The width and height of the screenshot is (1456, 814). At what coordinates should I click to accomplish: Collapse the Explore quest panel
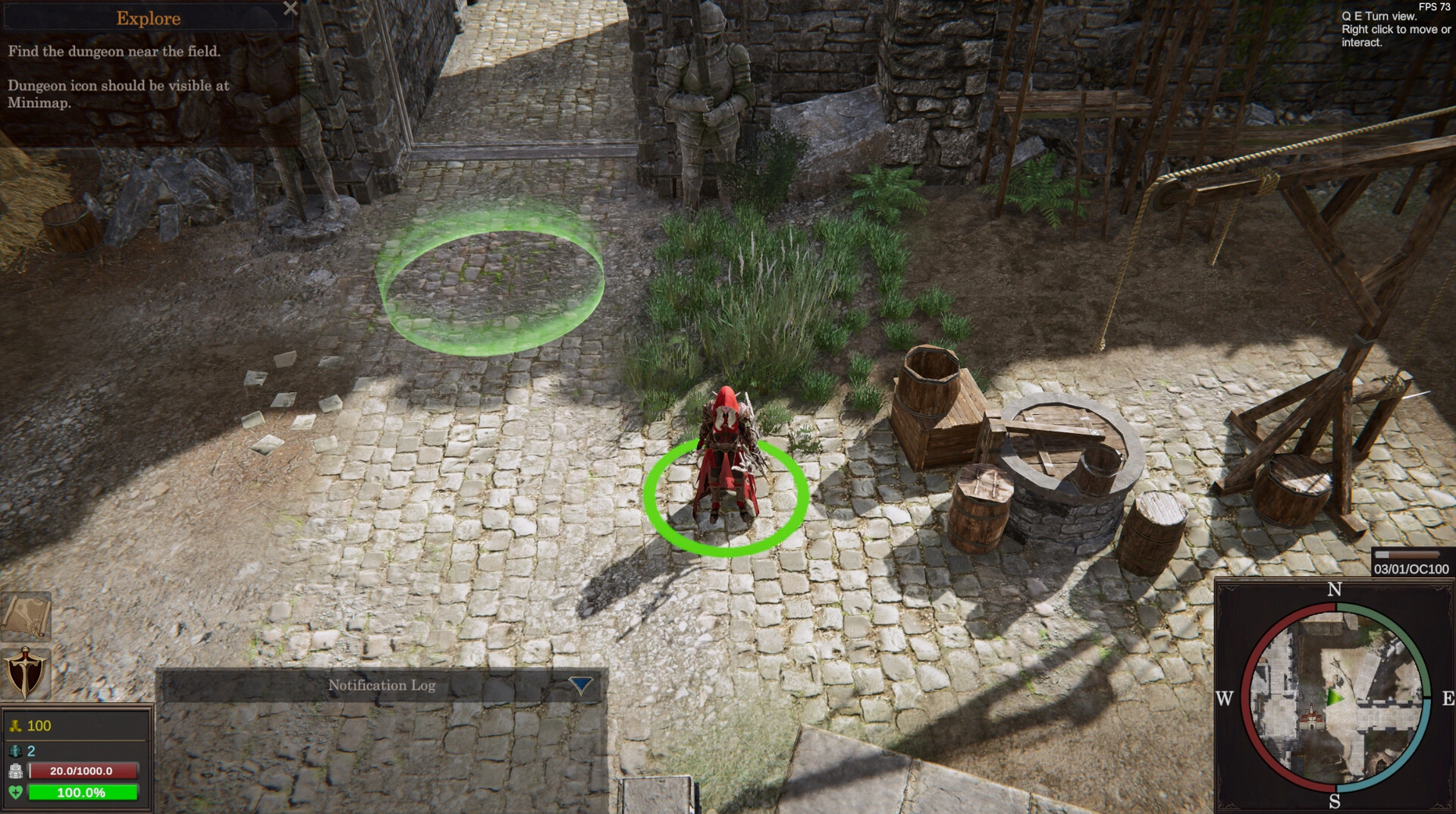point(291,9)
